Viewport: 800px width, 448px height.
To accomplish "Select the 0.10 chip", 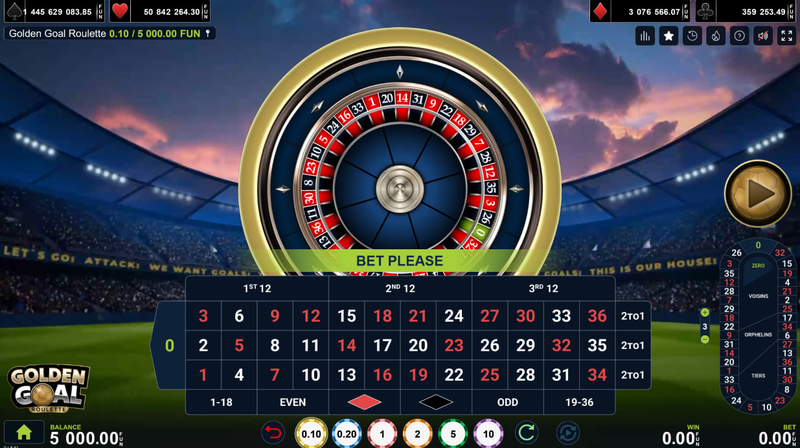I will coord(311,434).
